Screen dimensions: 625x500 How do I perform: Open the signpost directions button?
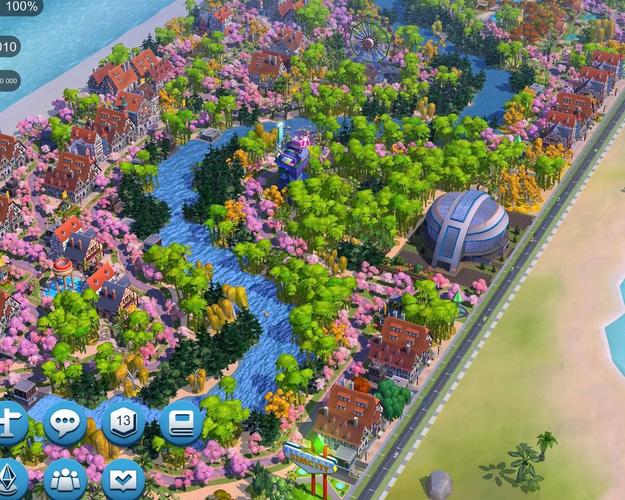10,425
